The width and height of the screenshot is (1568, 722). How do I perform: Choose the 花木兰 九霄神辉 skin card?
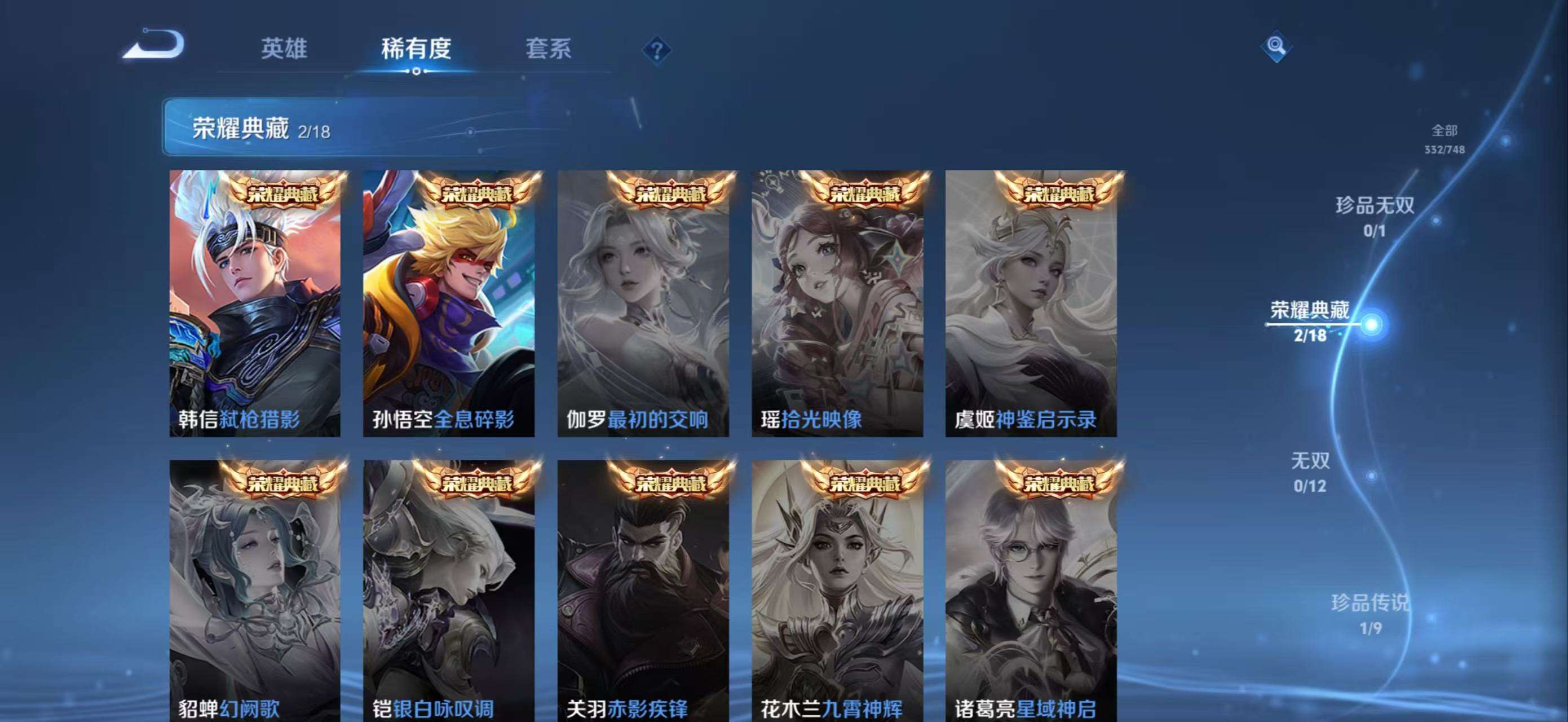click(837, 591)
